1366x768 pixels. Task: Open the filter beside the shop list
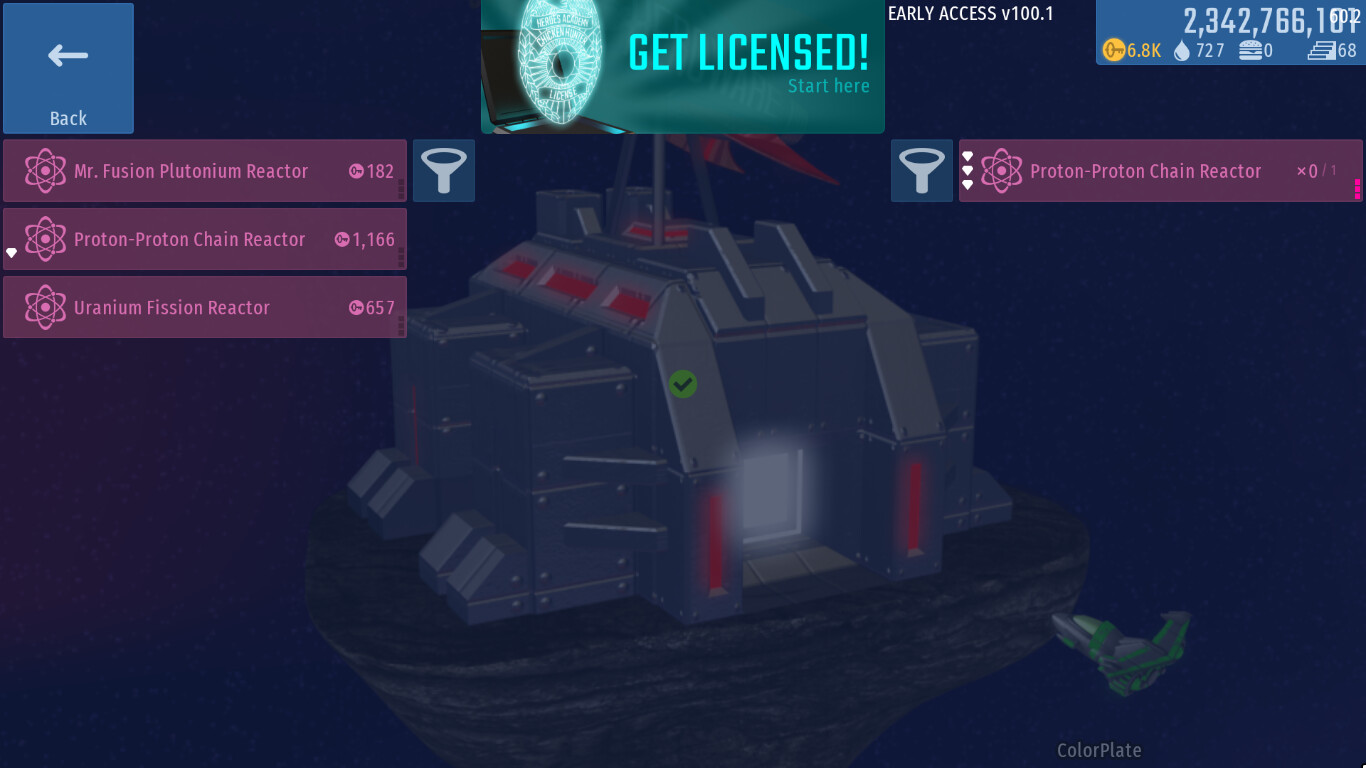[443, 171]
